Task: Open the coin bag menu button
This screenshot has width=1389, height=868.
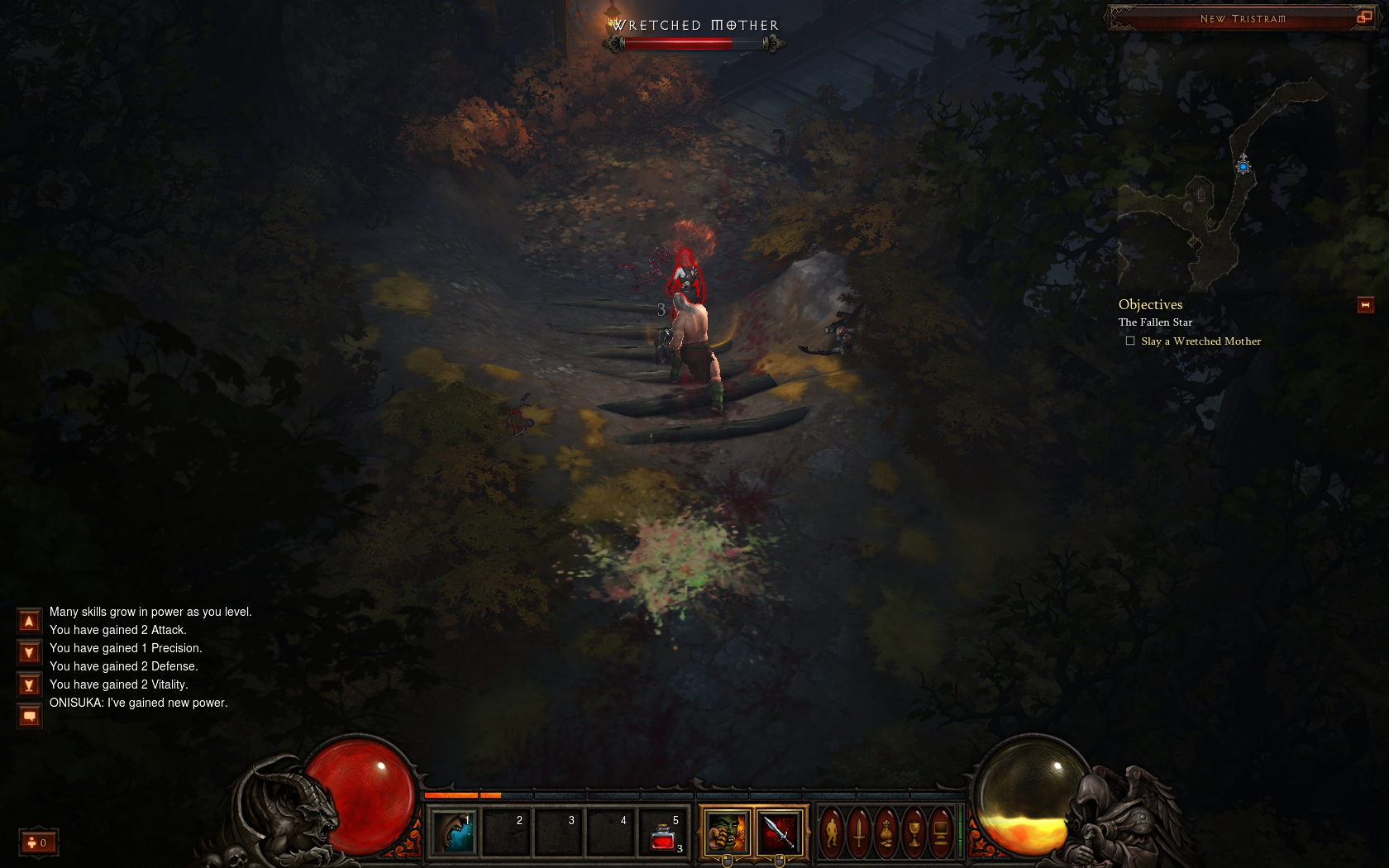Action: (x=886, y=832)
